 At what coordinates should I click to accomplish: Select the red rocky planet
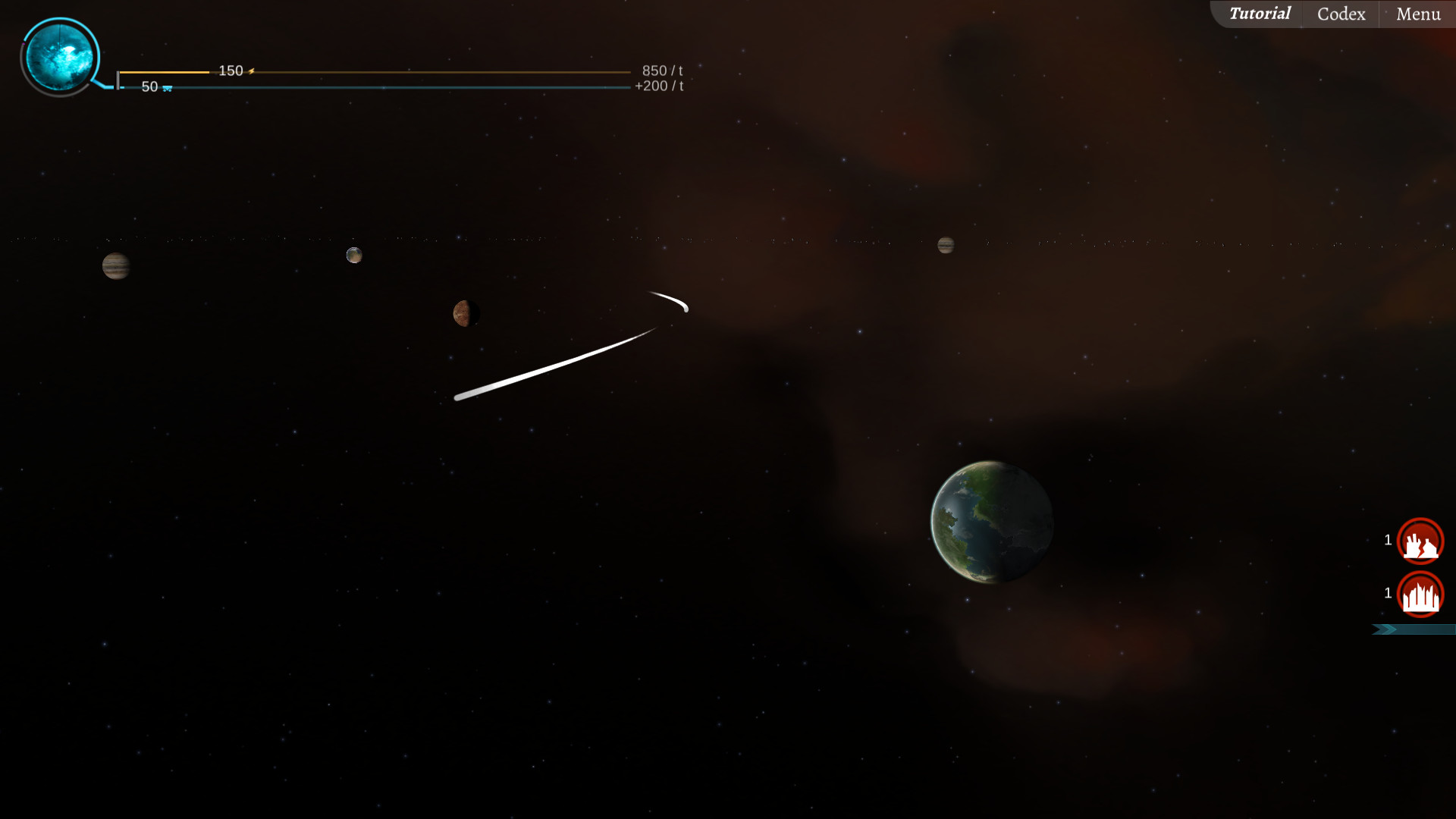(x=466, y=313)
